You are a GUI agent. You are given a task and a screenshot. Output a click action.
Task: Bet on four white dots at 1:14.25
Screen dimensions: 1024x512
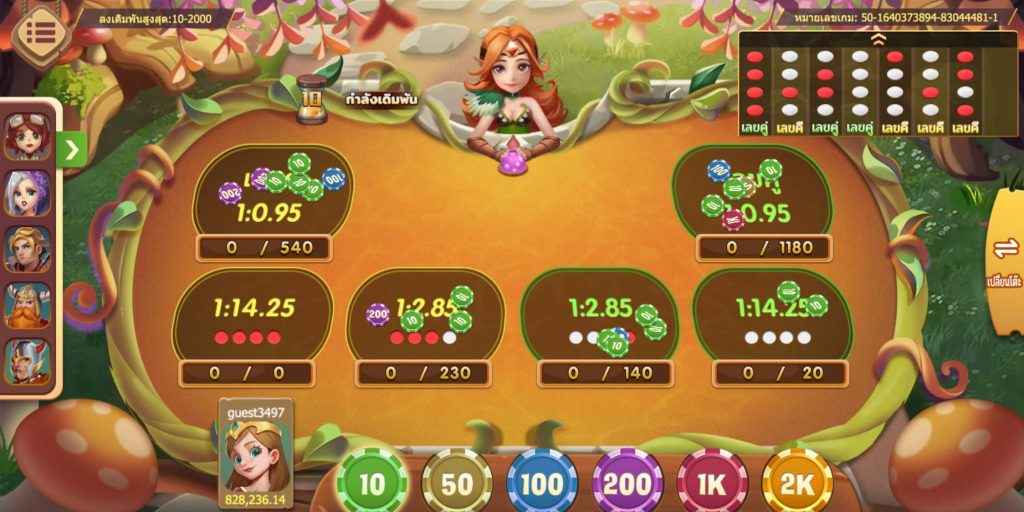[x=773, y=320]
